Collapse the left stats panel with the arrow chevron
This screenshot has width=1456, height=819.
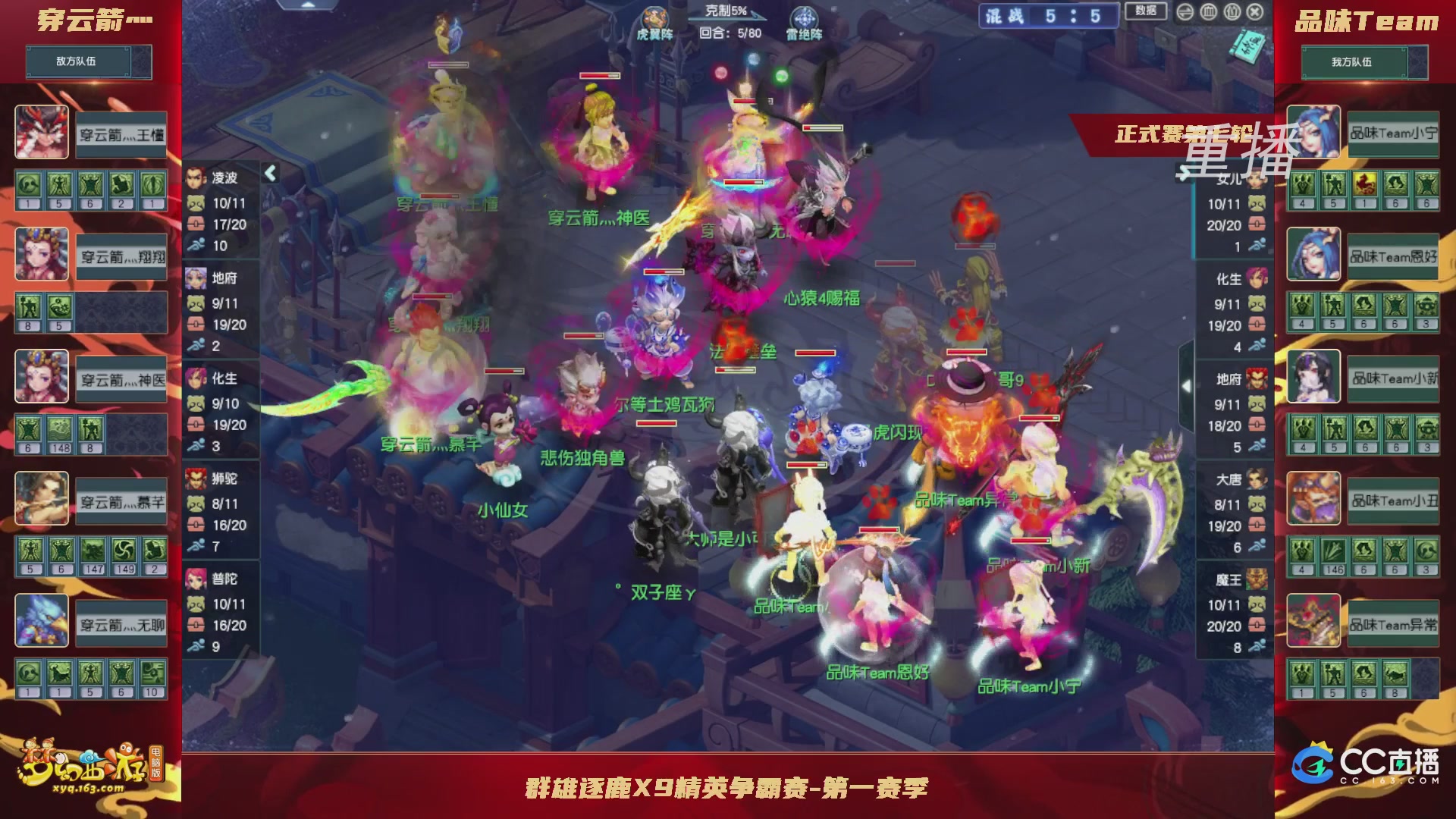click(269, 173)
